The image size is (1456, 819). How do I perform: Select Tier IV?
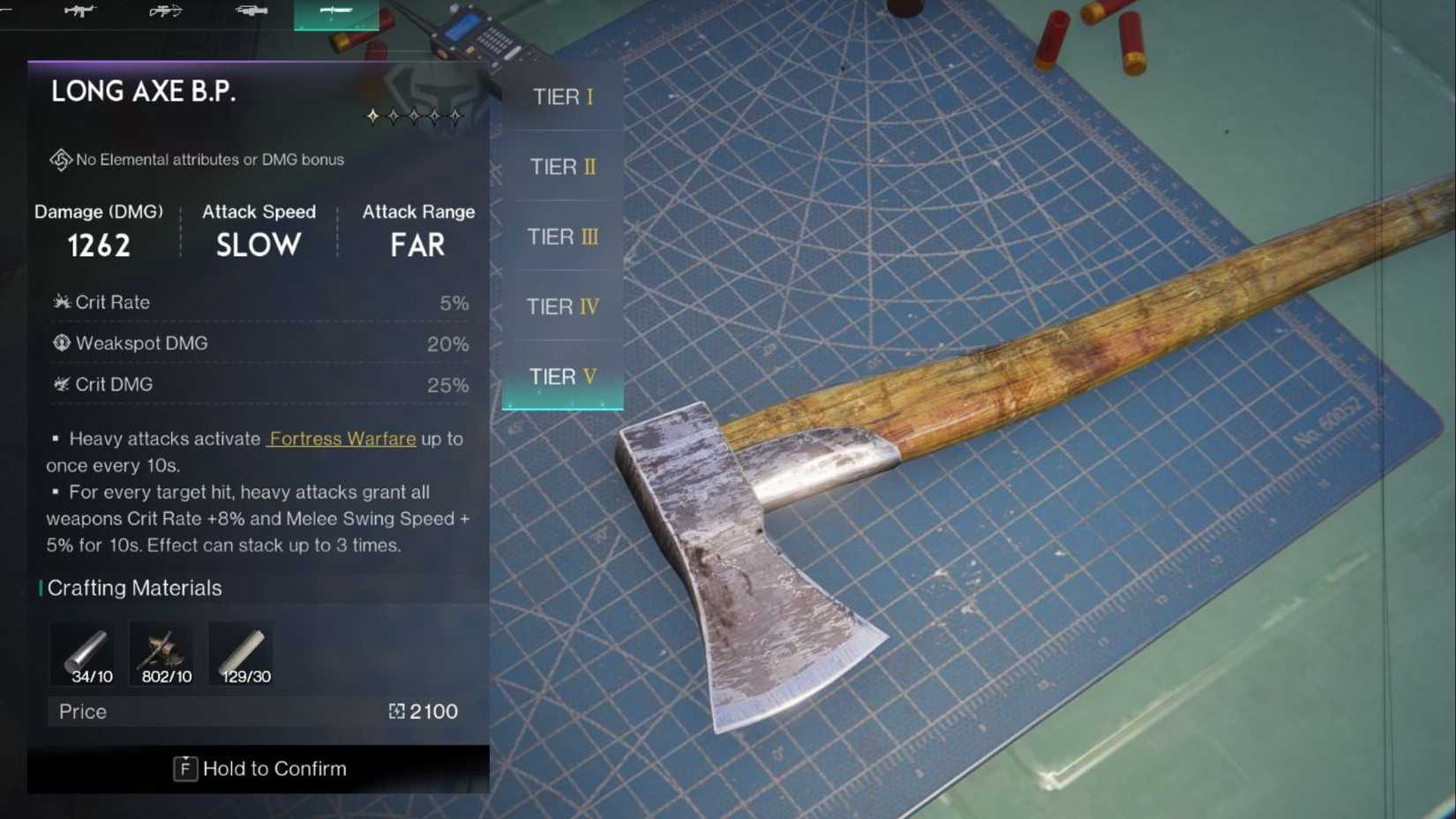[x=562, y=306]
